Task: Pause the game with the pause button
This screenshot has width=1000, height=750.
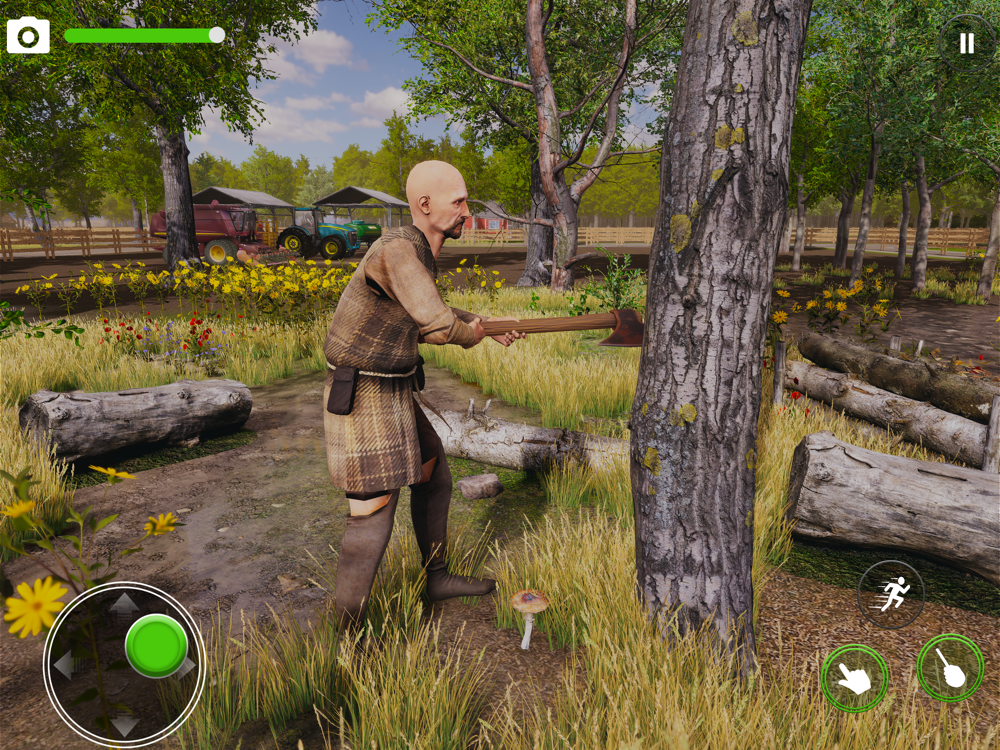Action: (x=966, y=43)
